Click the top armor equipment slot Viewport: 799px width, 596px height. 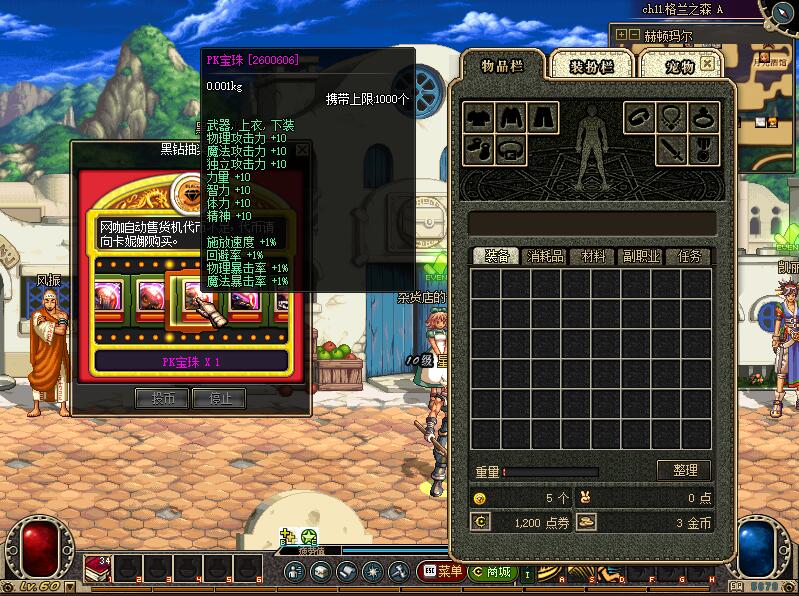(x=512, y=118)
